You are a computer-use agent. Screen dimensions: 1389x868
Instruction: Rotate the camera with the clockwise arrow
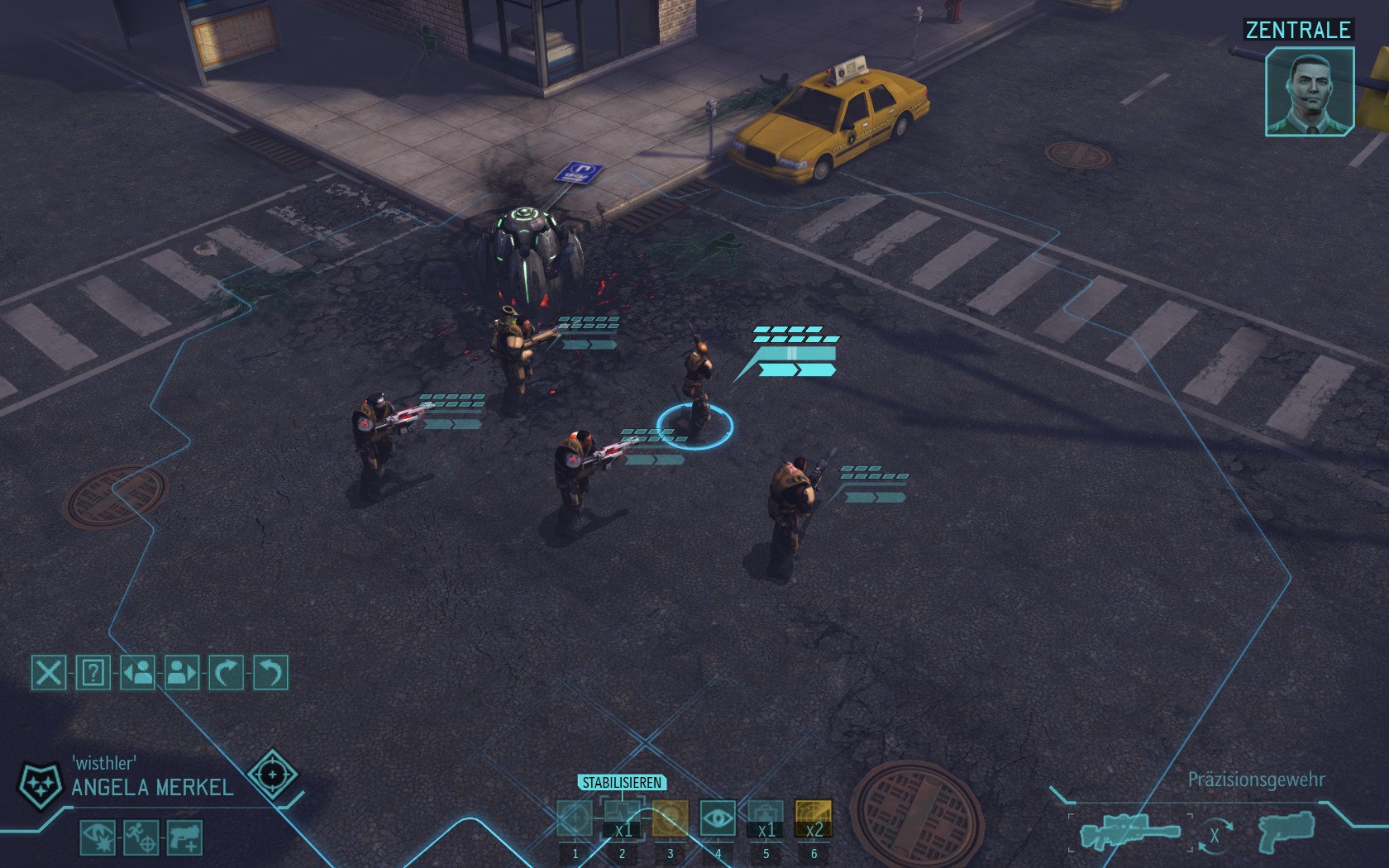227,673
